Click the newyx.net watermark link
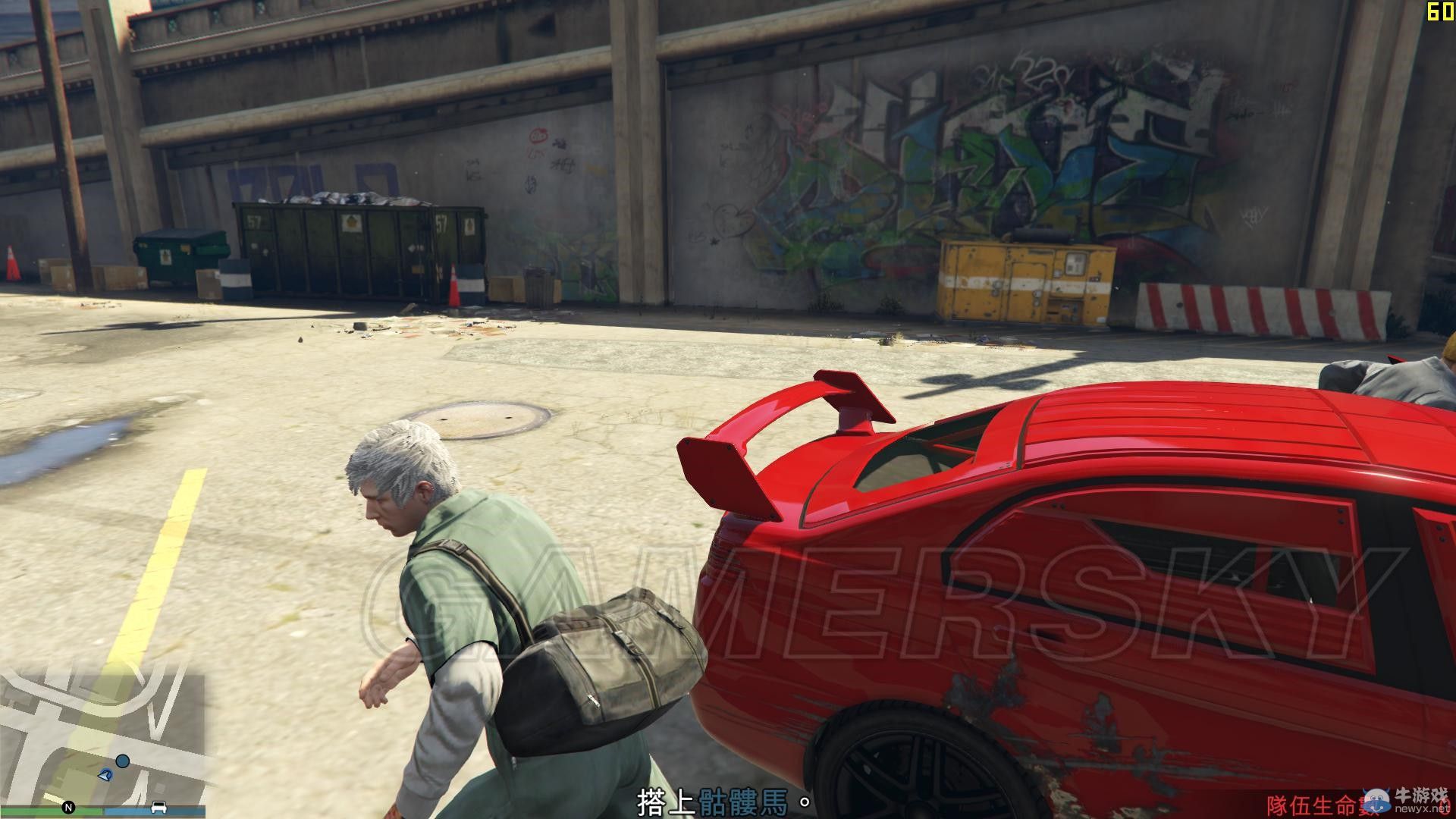Image resolution: width=1456 pixels, height=819 pixels. tap(1424, 810)
